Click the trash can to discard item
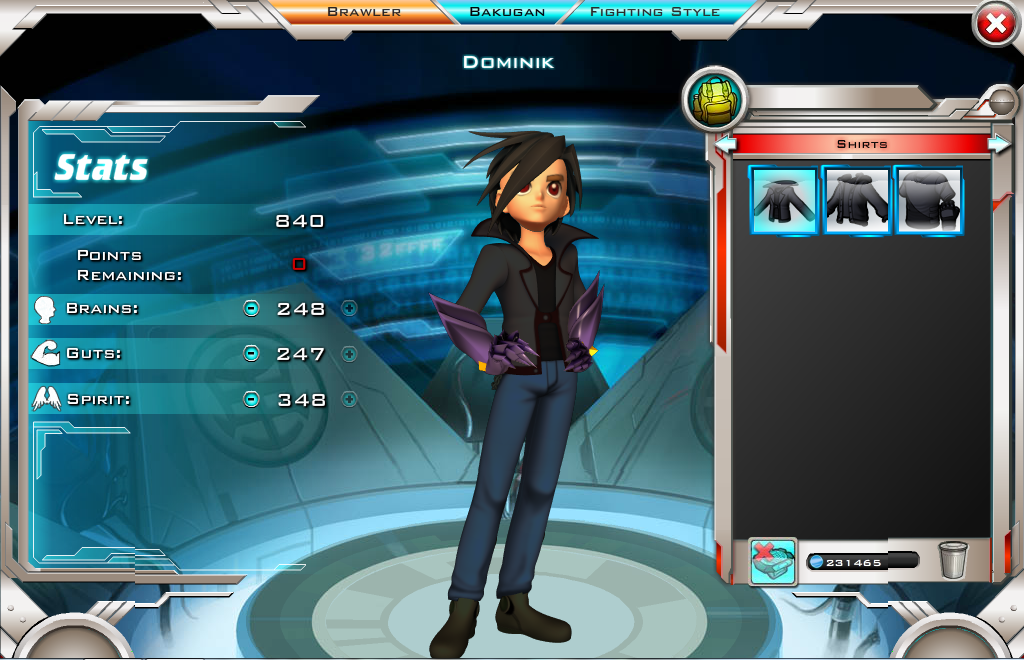Viewport: 1024px width, 660px height. pos(953,560)
